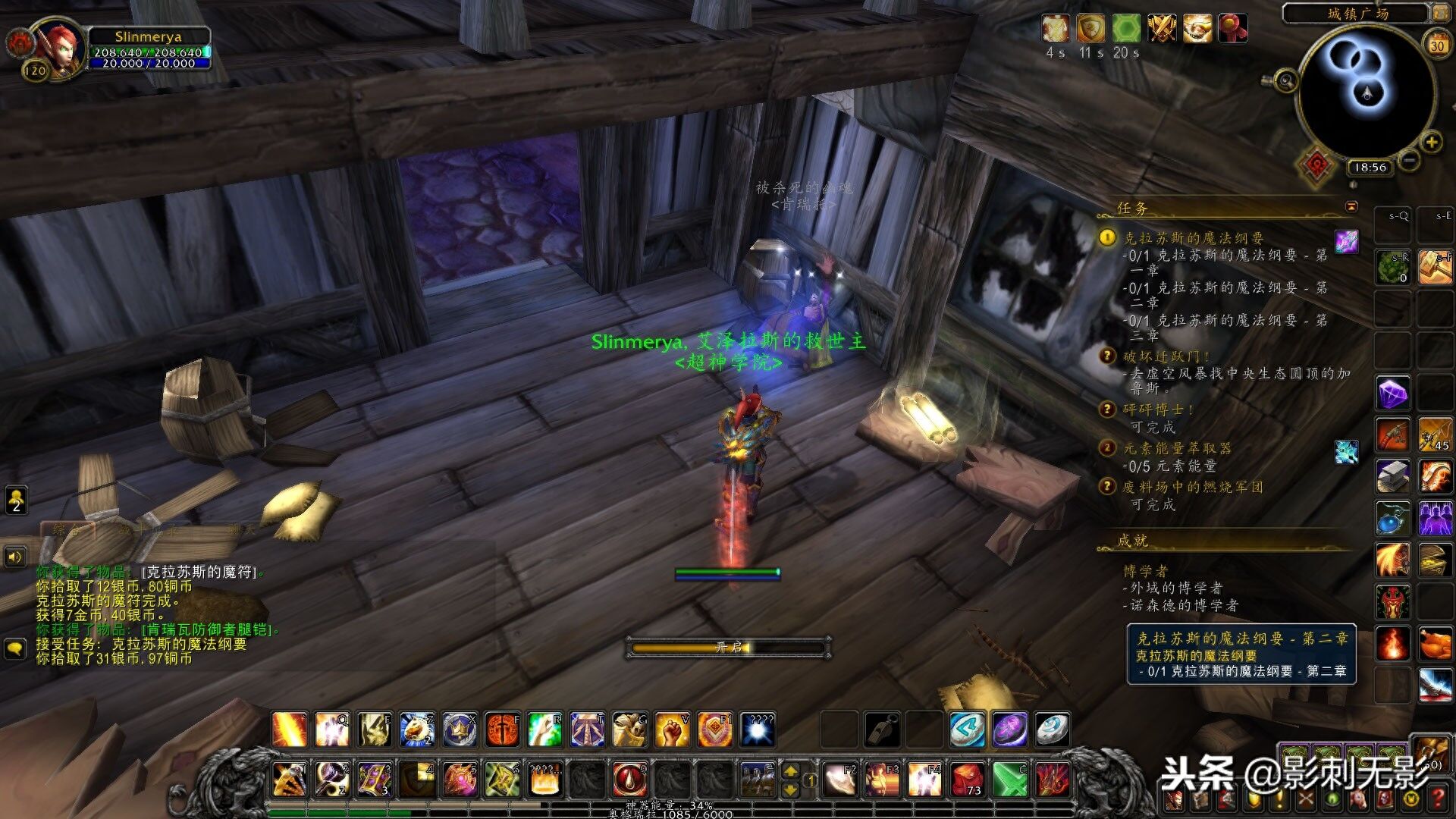
Task: Open chat via the speech bubble button
Action: 16,648
